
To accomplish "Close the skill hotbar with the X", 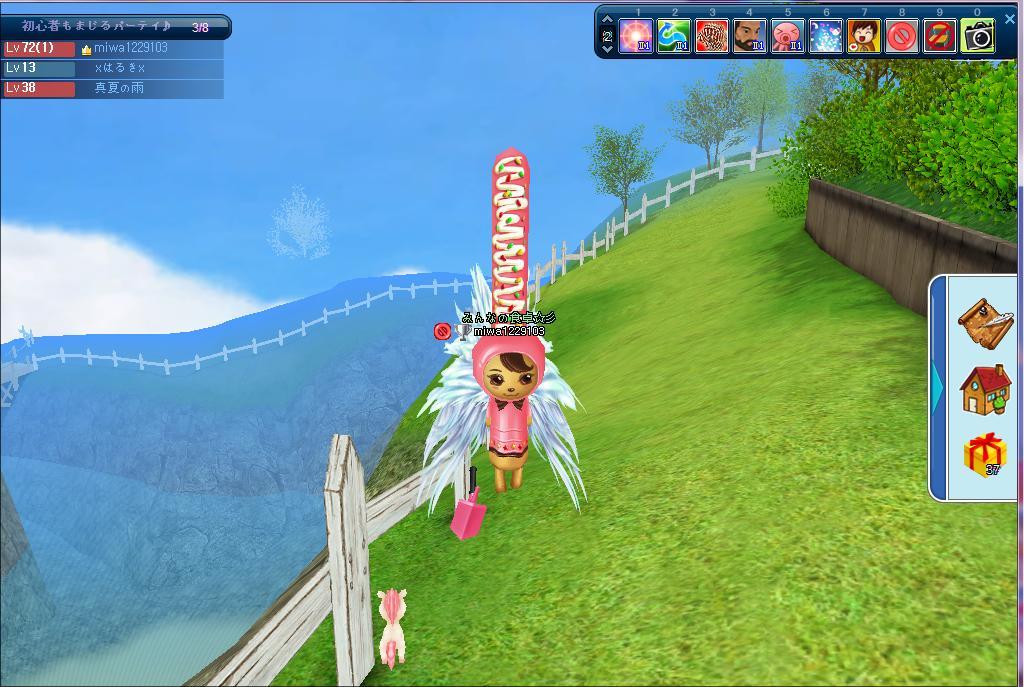I will tap(1009, 18).
